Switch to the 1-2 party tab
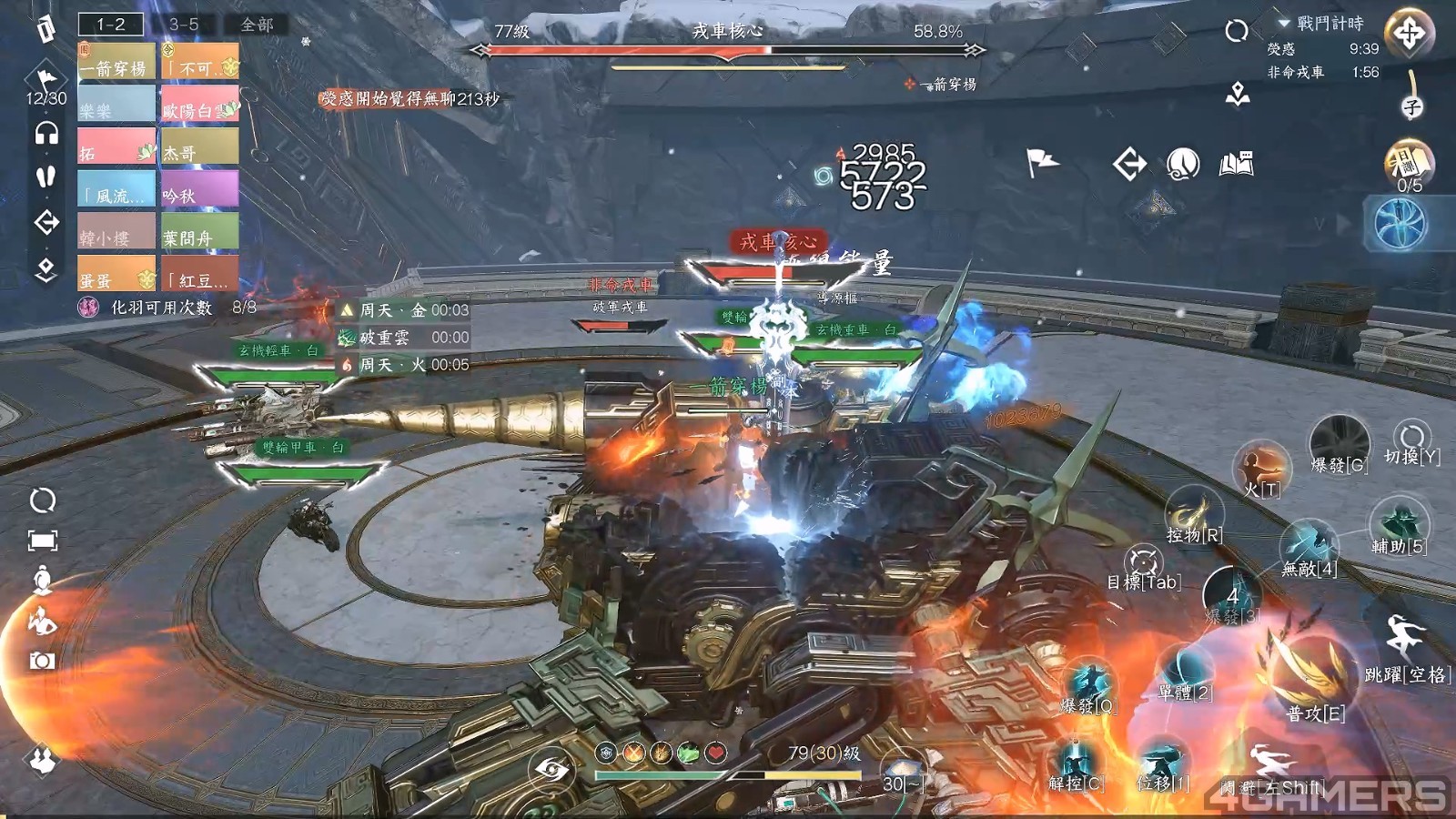 111,25
